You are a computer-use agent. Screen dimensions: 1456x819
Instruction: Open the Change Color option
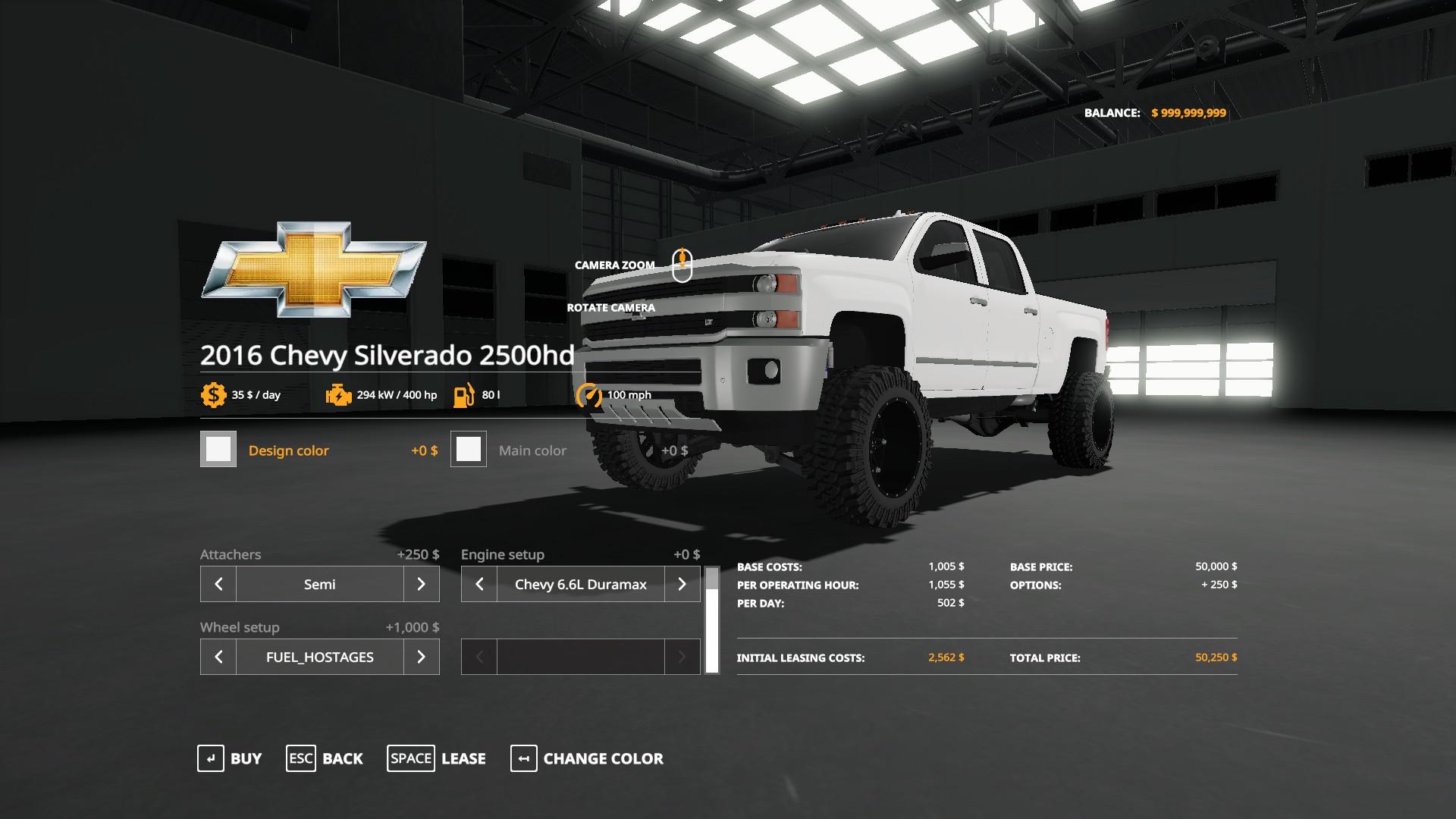tap(587, 758)
